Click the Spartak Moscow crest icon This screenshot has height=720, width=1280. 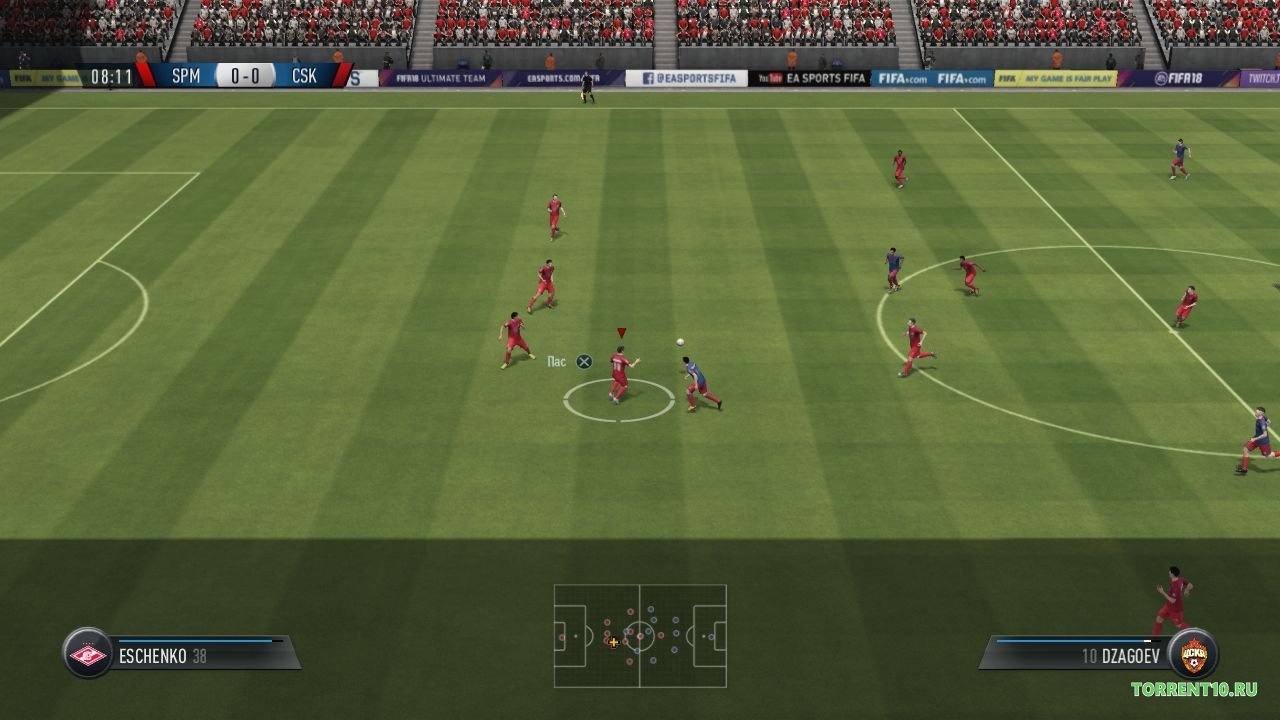point(89,655)
